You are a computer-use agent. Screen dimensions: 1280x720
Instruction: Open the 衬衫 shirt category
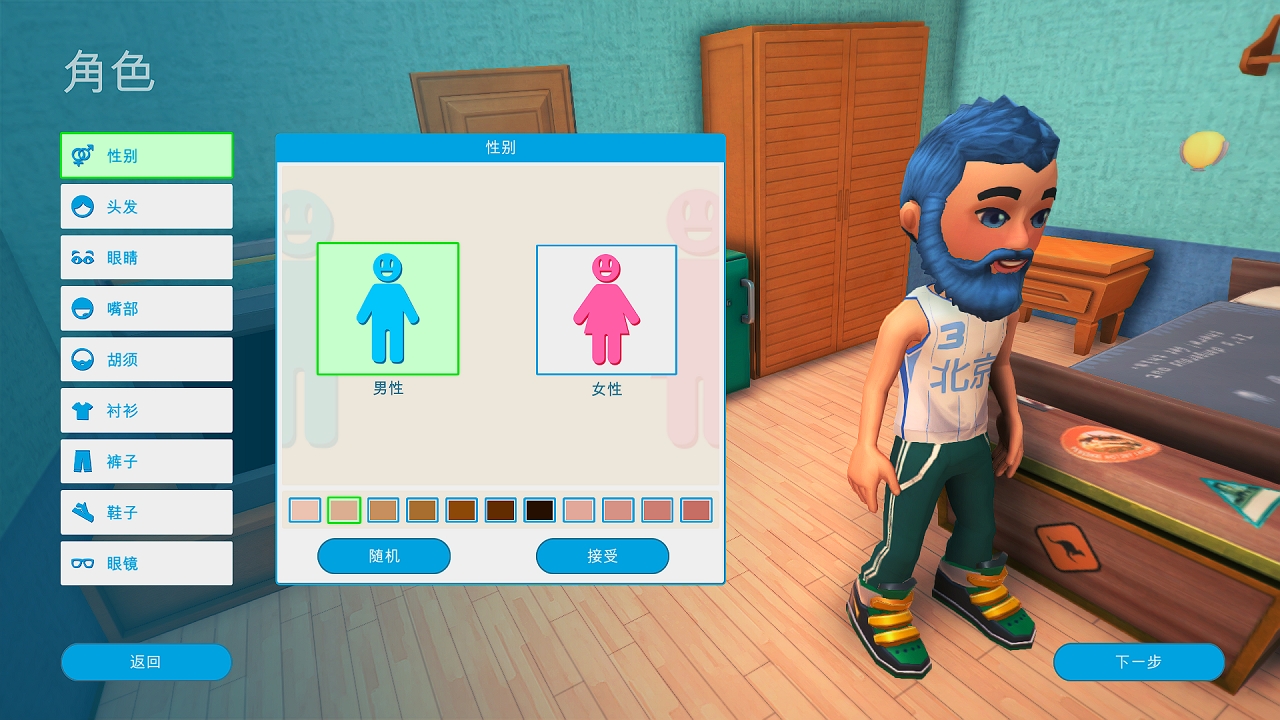(x=146, y=411)
